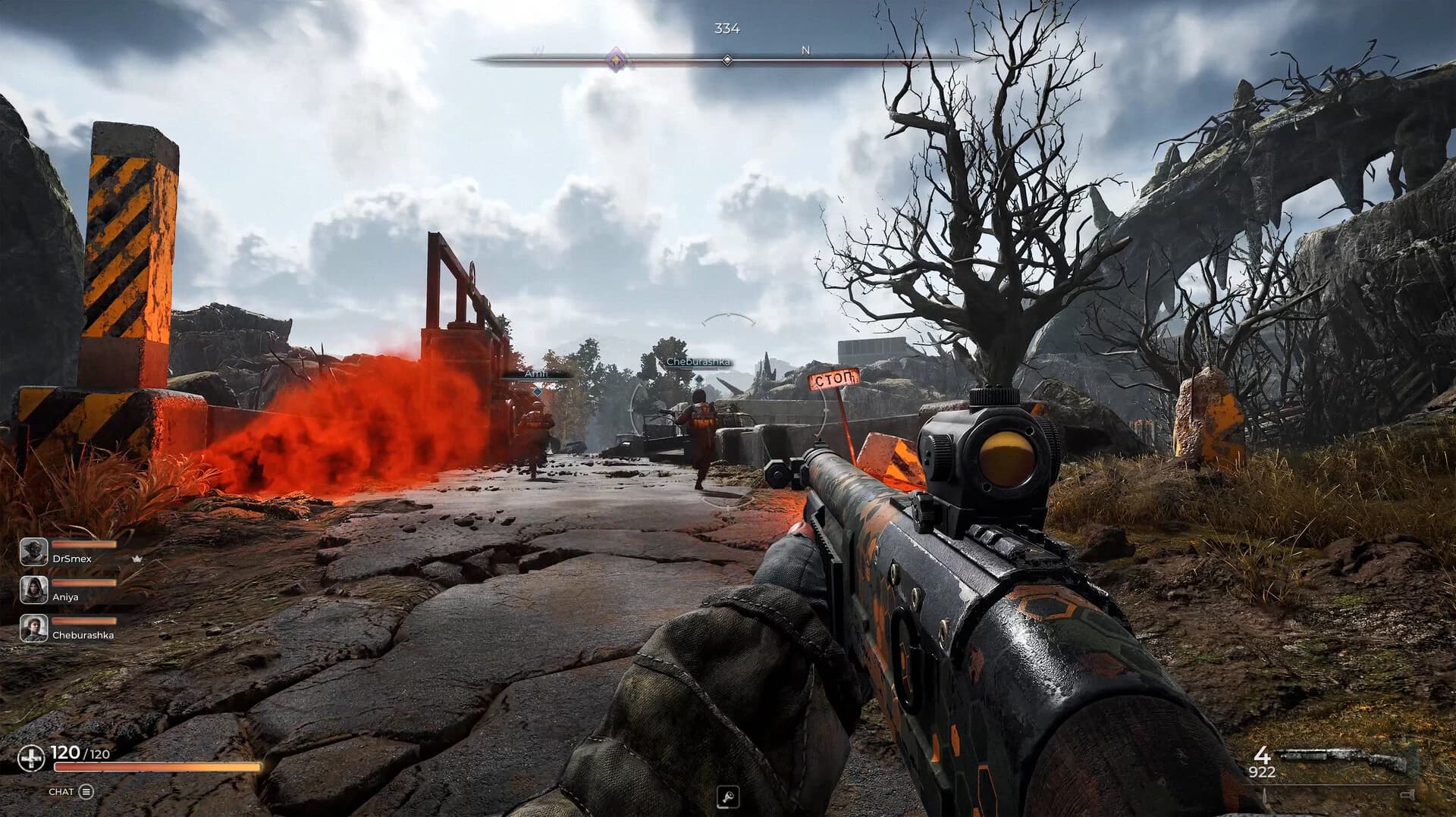The image size is (1456, 817).
Task: Toggle the Amfi nameplate in the distance
Action: [533, 374]
